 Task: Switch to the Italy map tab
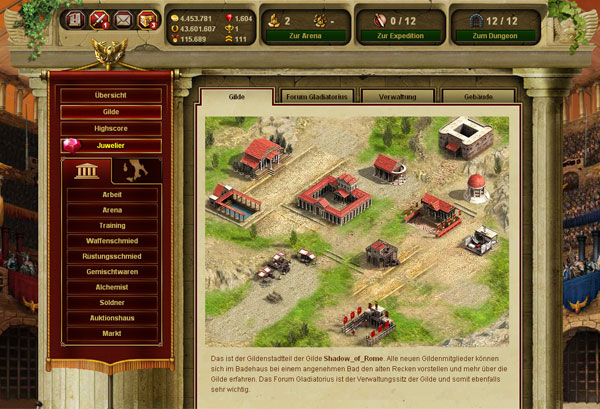tap(136, 171)
